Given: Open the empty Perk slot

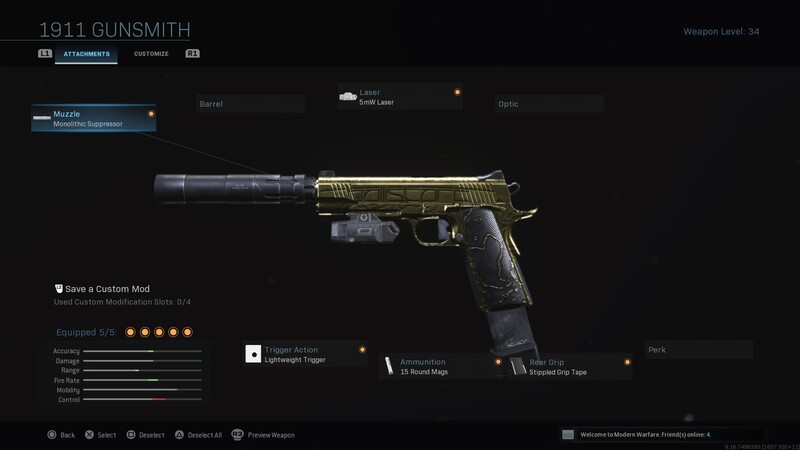Looking at the screenshot, I should click(698, 350).
